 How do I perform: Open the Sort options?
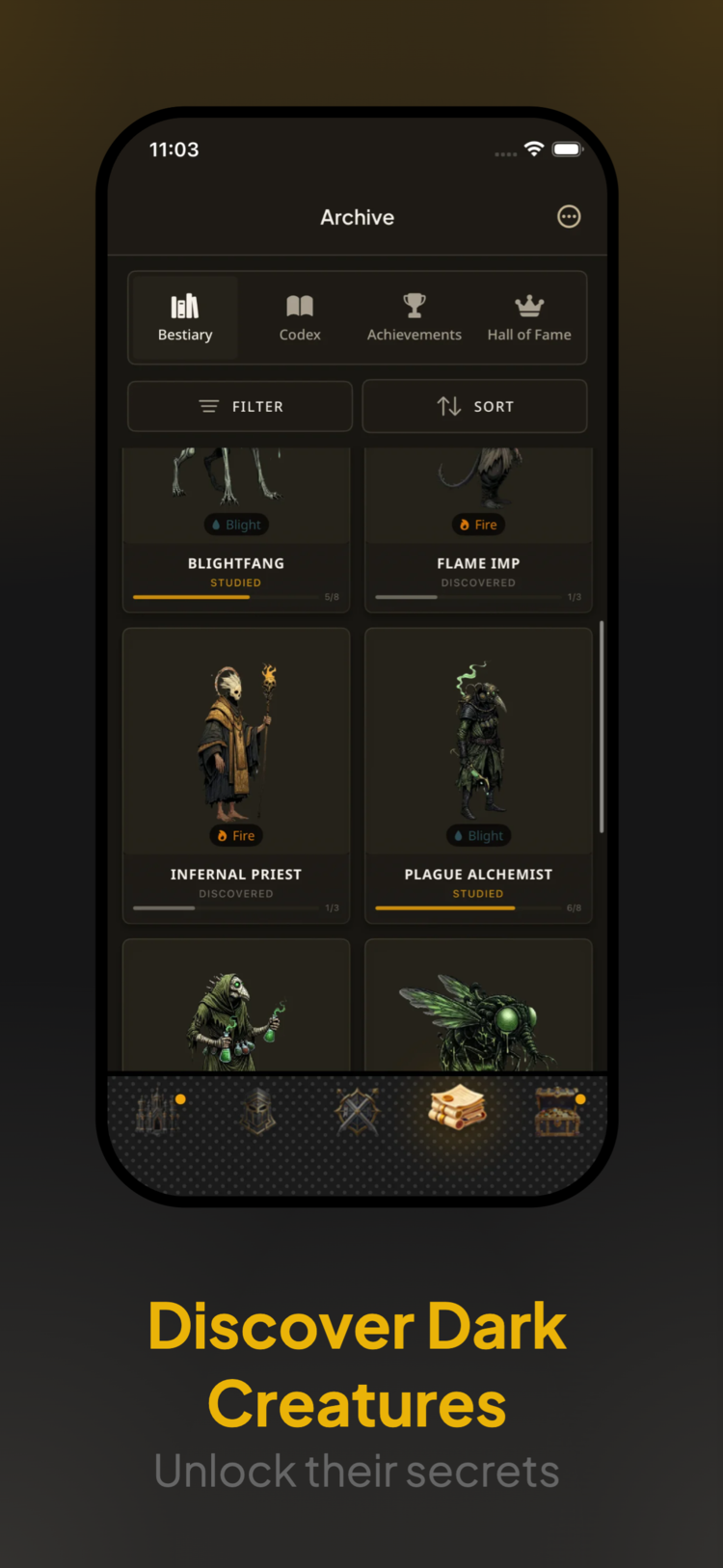pyautogui.click(x=474, y=406)
